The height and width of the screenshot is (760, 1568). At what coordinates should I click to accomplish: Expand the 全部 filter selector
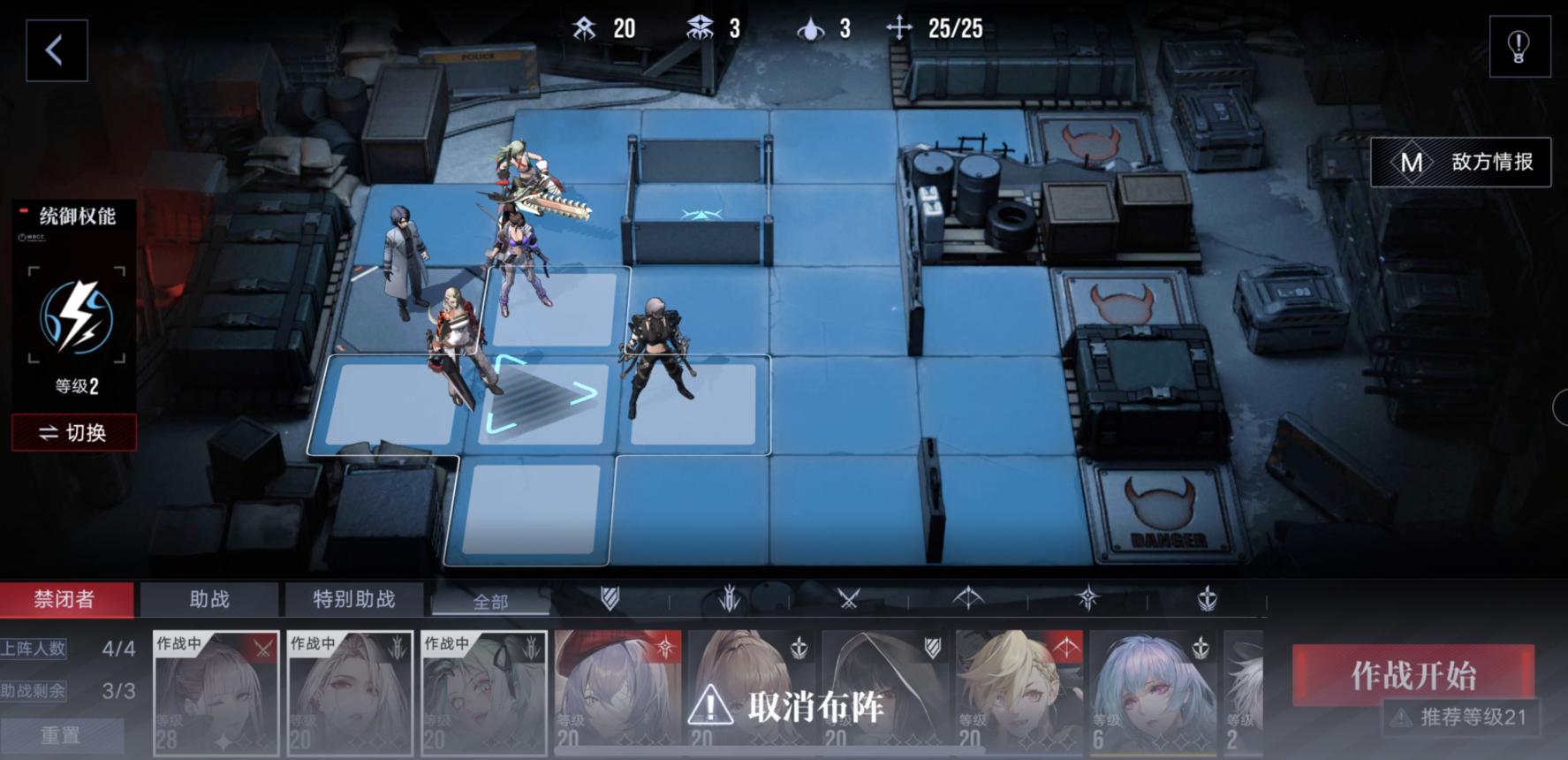[491, 599]
